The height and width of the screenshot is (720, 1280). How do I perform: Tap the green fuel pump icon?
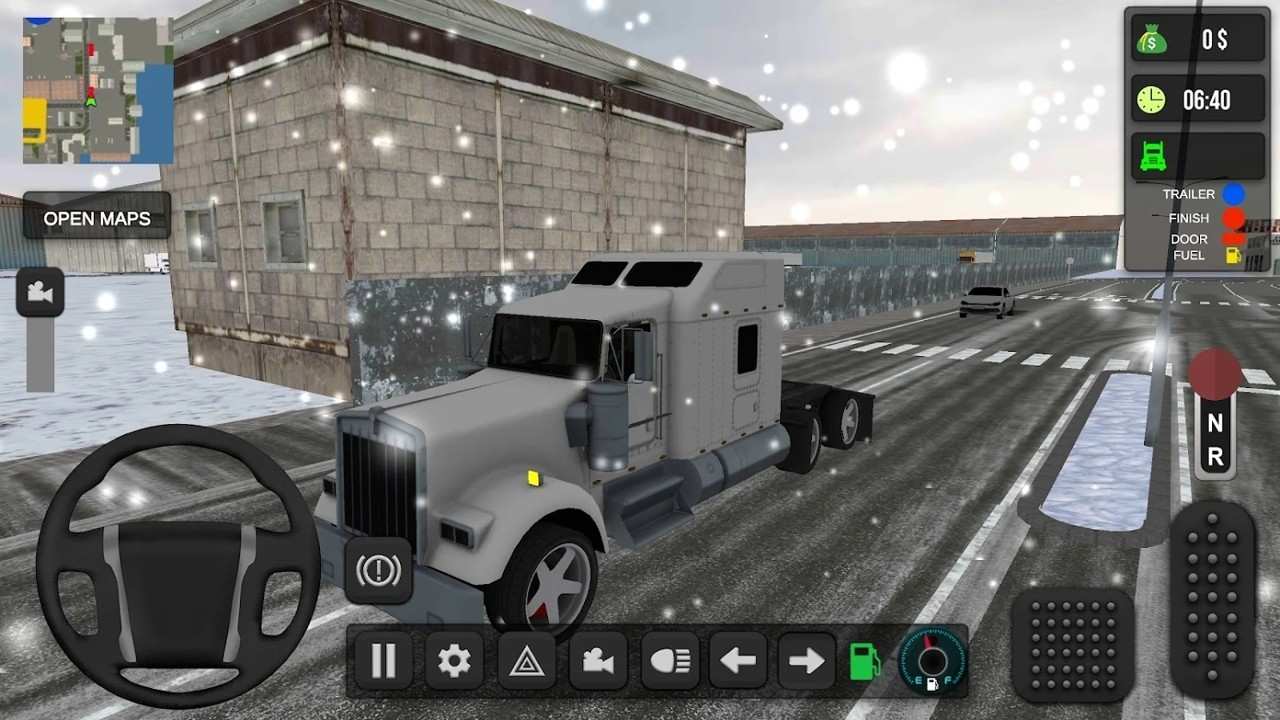pos(865,661)
